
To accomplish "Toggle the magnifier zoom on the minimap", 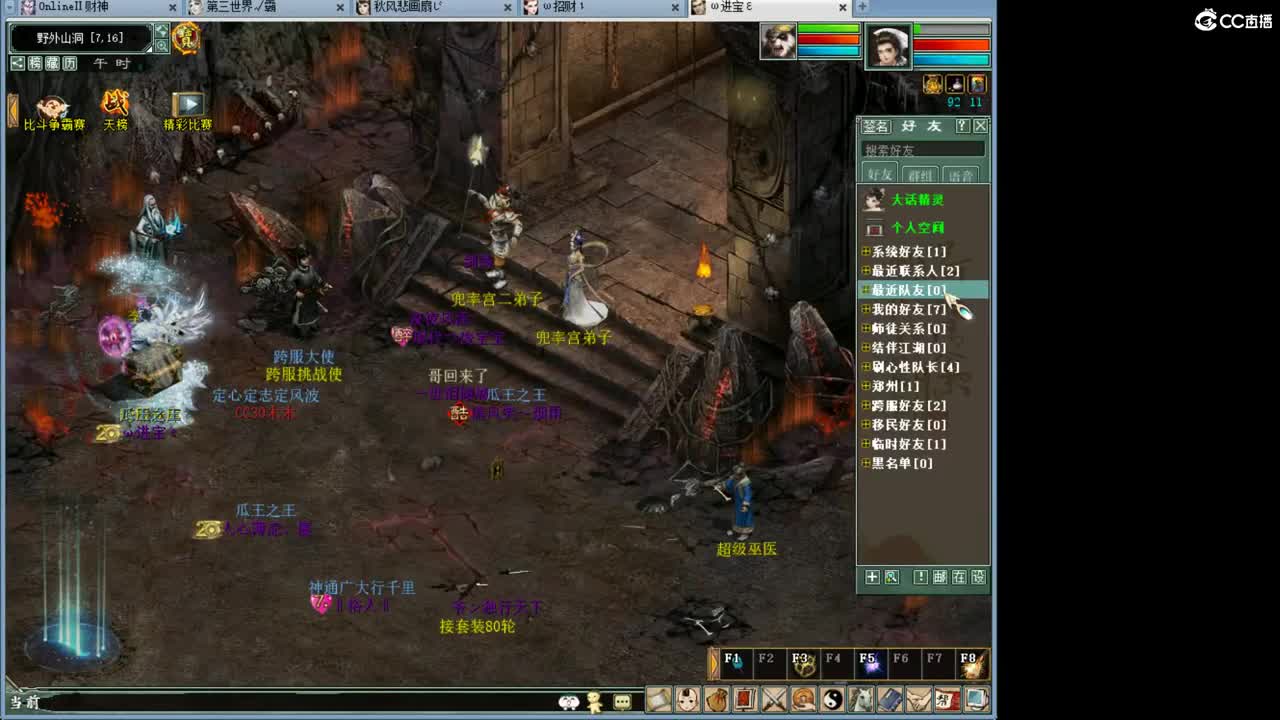I will coord(161,45).
